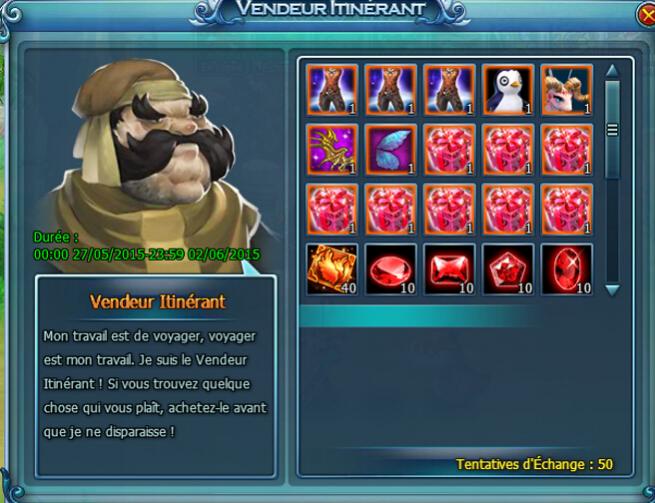Pick the golden wings item on purple
The height and width of the screenshot is (503, 655).
pos(332,149)
